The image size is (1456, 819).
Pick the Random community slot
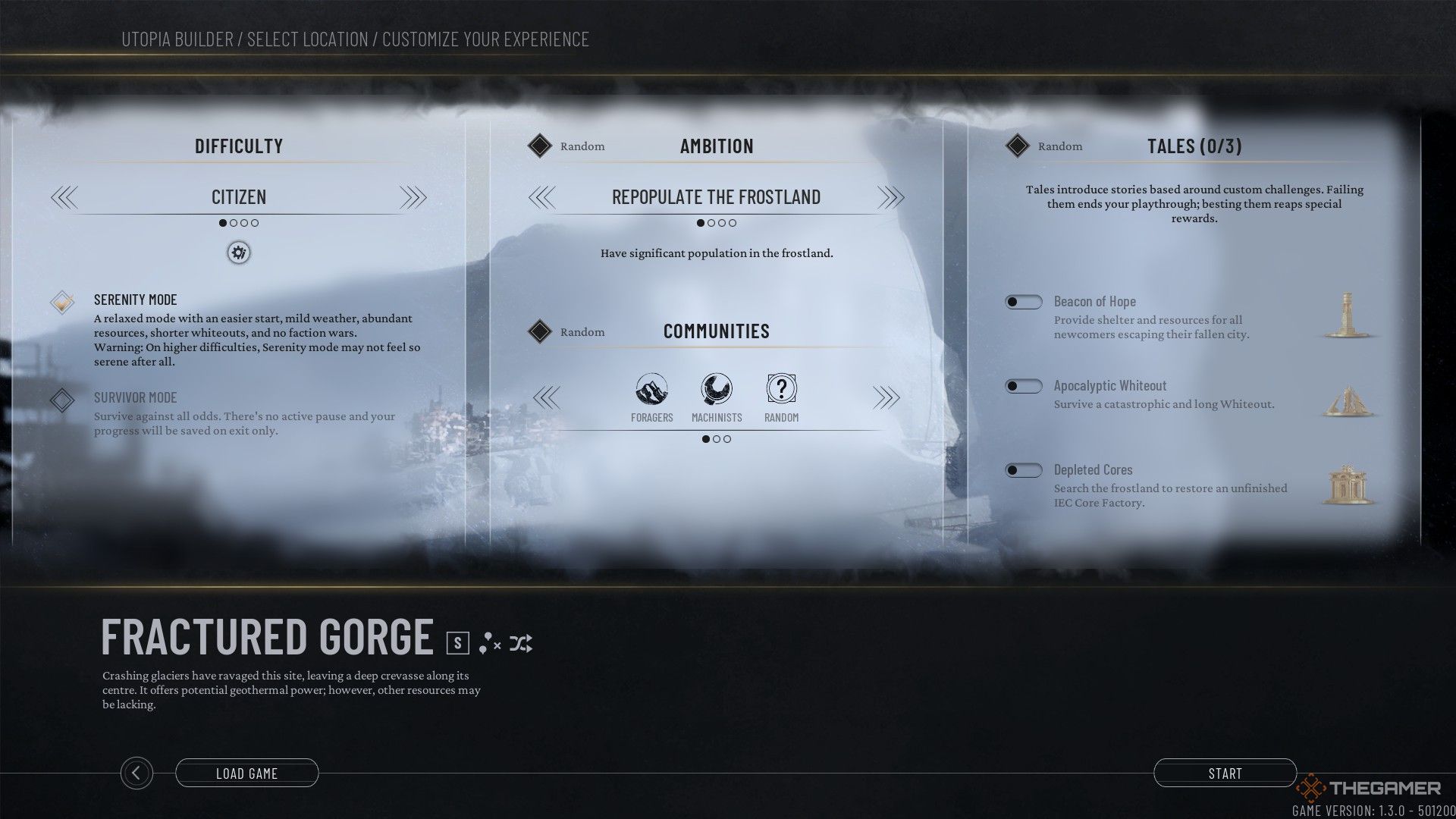[781, 390]
